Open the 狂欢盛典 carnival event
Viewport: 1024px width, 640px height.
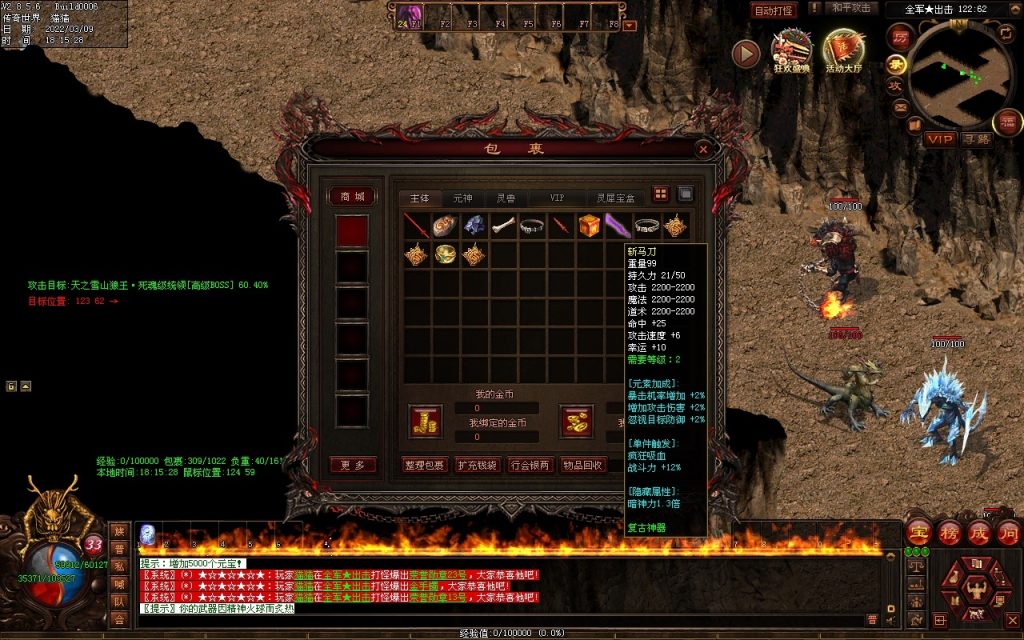click(x=791, y=52)
